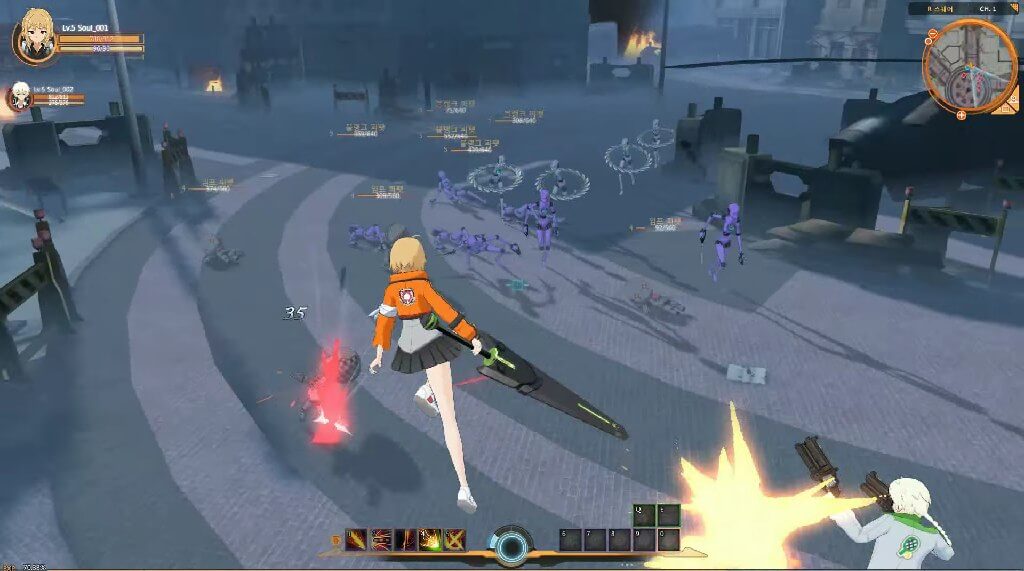Select the empty Q quick slot
1024x571 pixels.
pyautogui.click(x=645, y=516)
